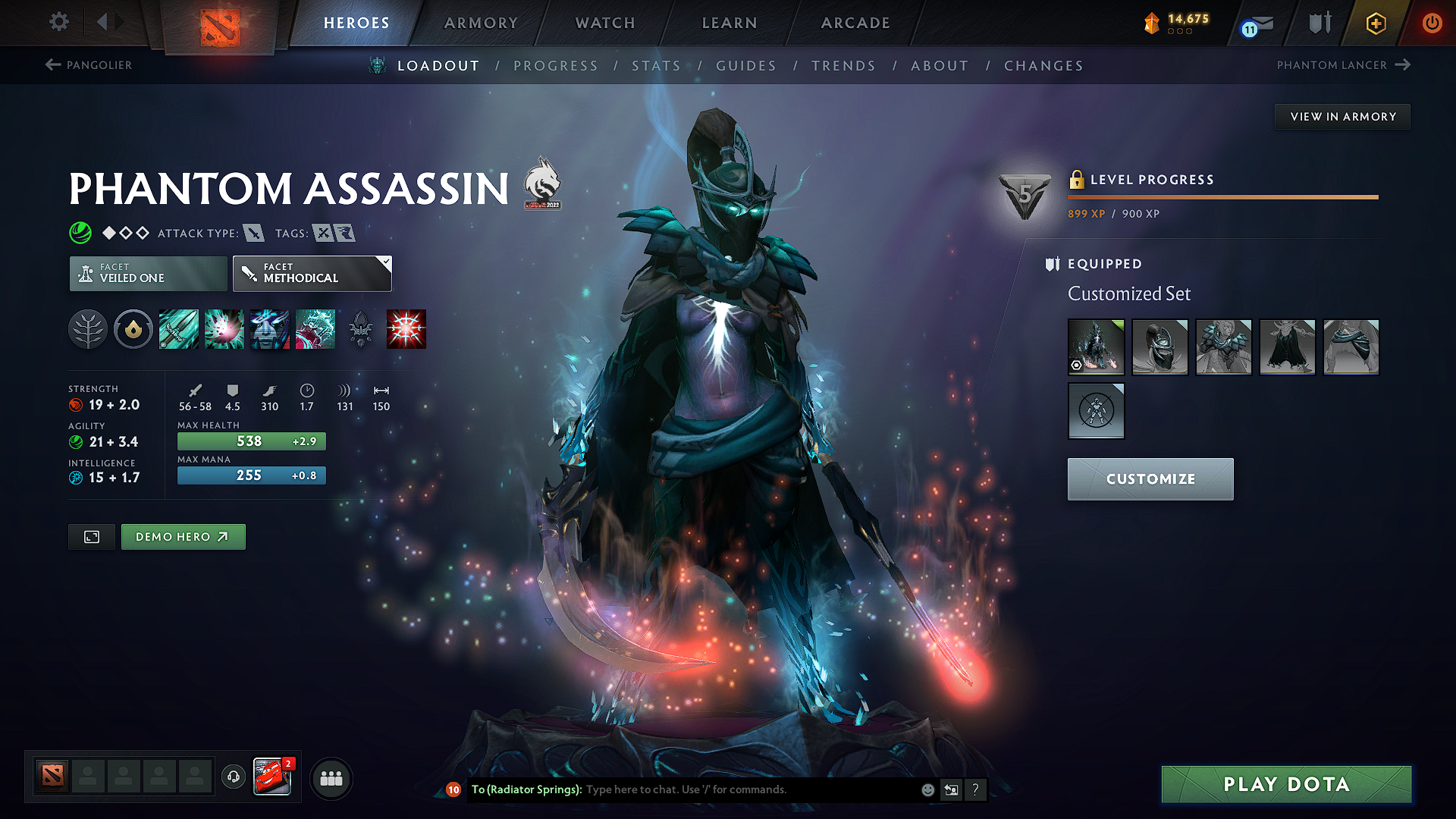This screenshot has height=819, width=1456.
Task: Open the Settings gear menu
Action: 58,22
